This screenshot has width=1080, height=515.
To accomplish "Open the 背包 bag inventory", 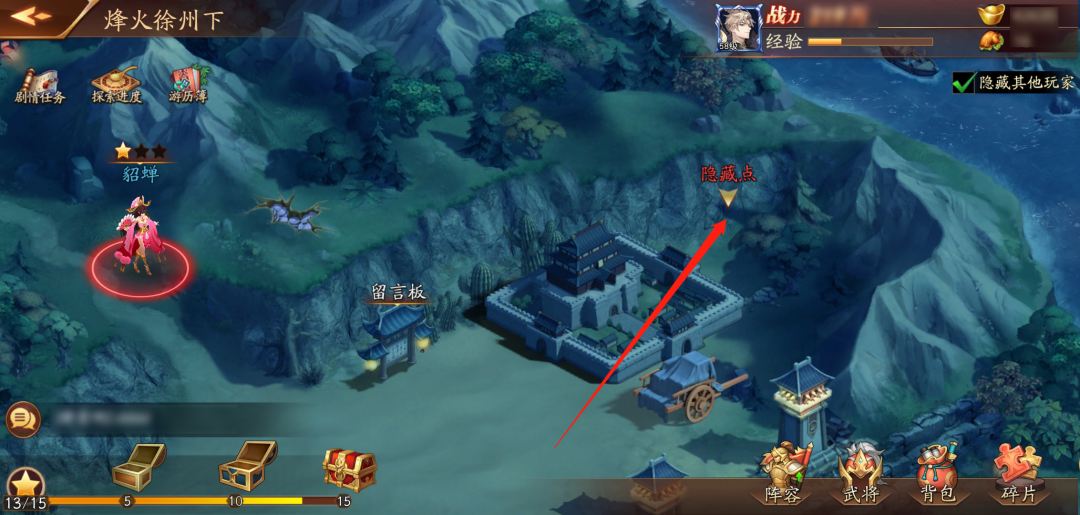I will [x=938, y=473].
